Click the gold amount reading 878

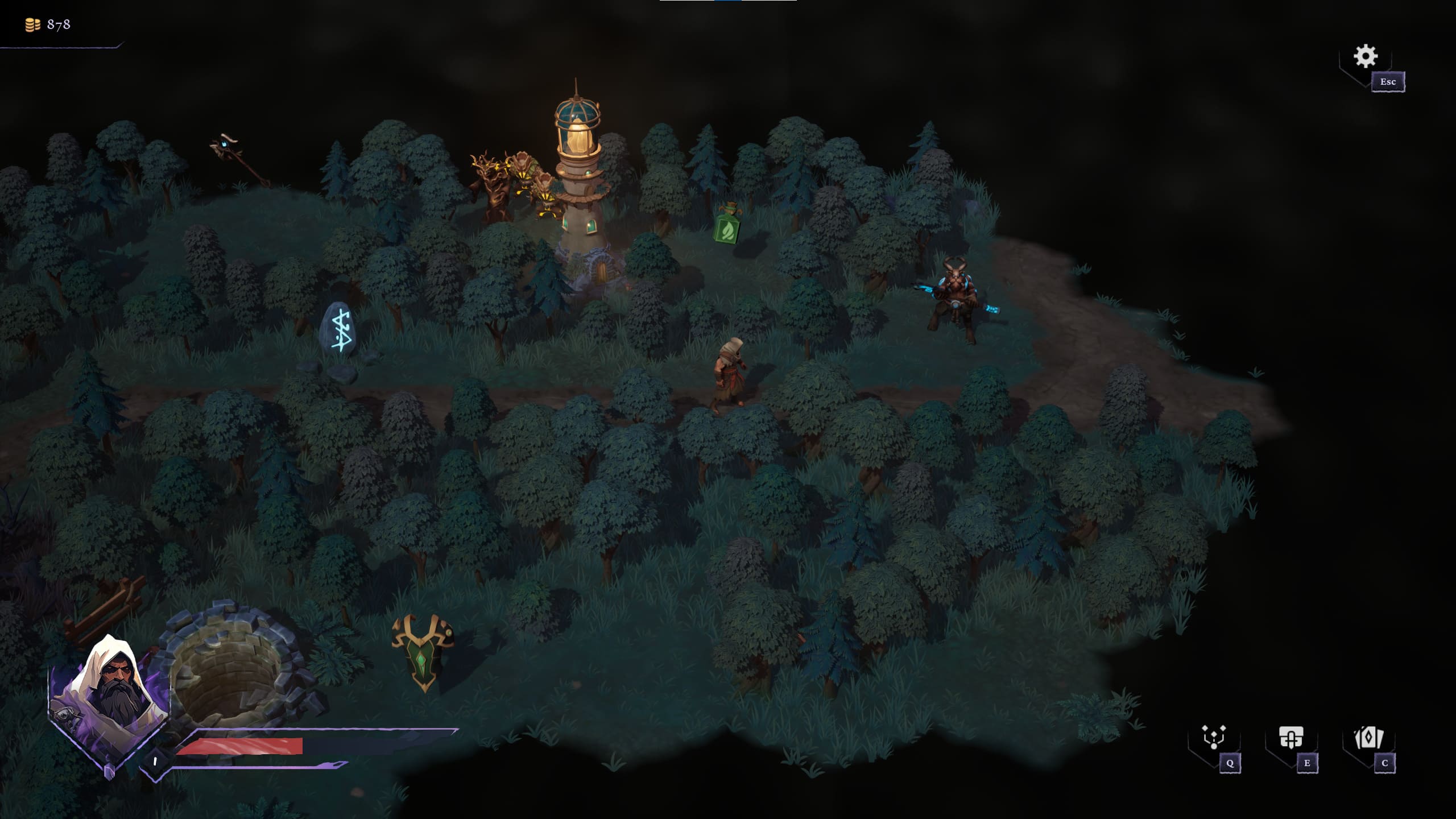tap(58, 24)
